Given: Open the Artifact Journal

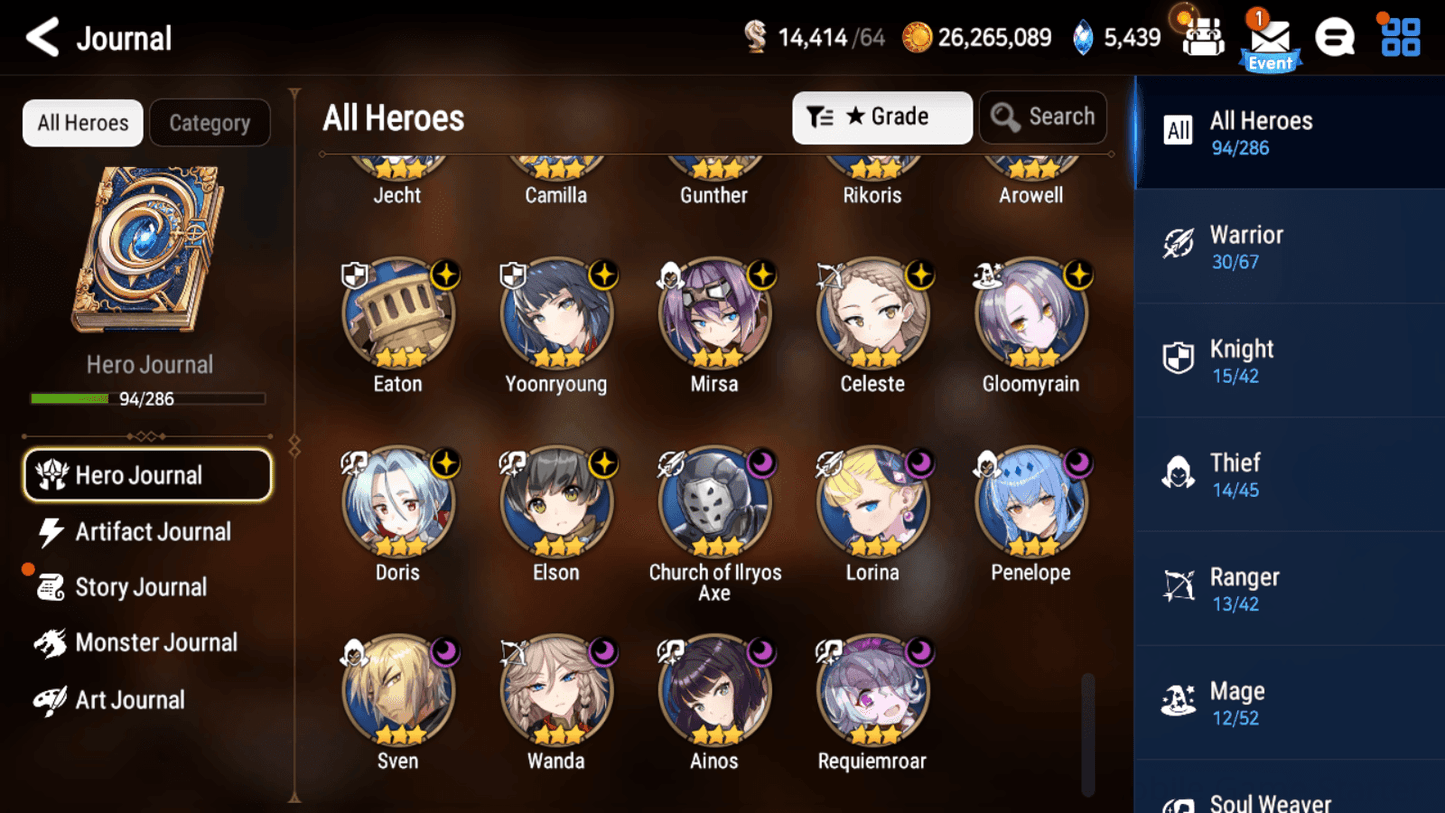Looking at the screenshot, I should [x=150, y=532].
